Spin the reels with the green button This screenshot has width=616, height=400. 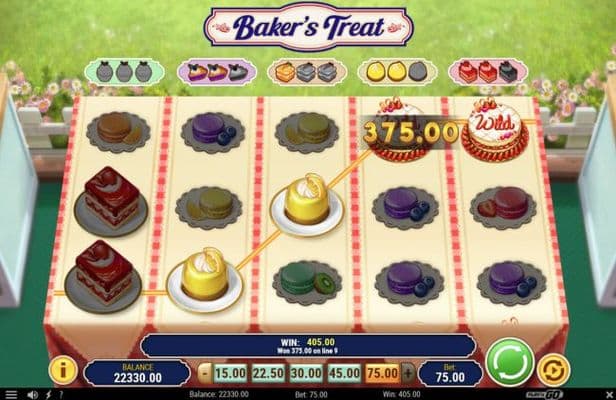tap(509, 360)
